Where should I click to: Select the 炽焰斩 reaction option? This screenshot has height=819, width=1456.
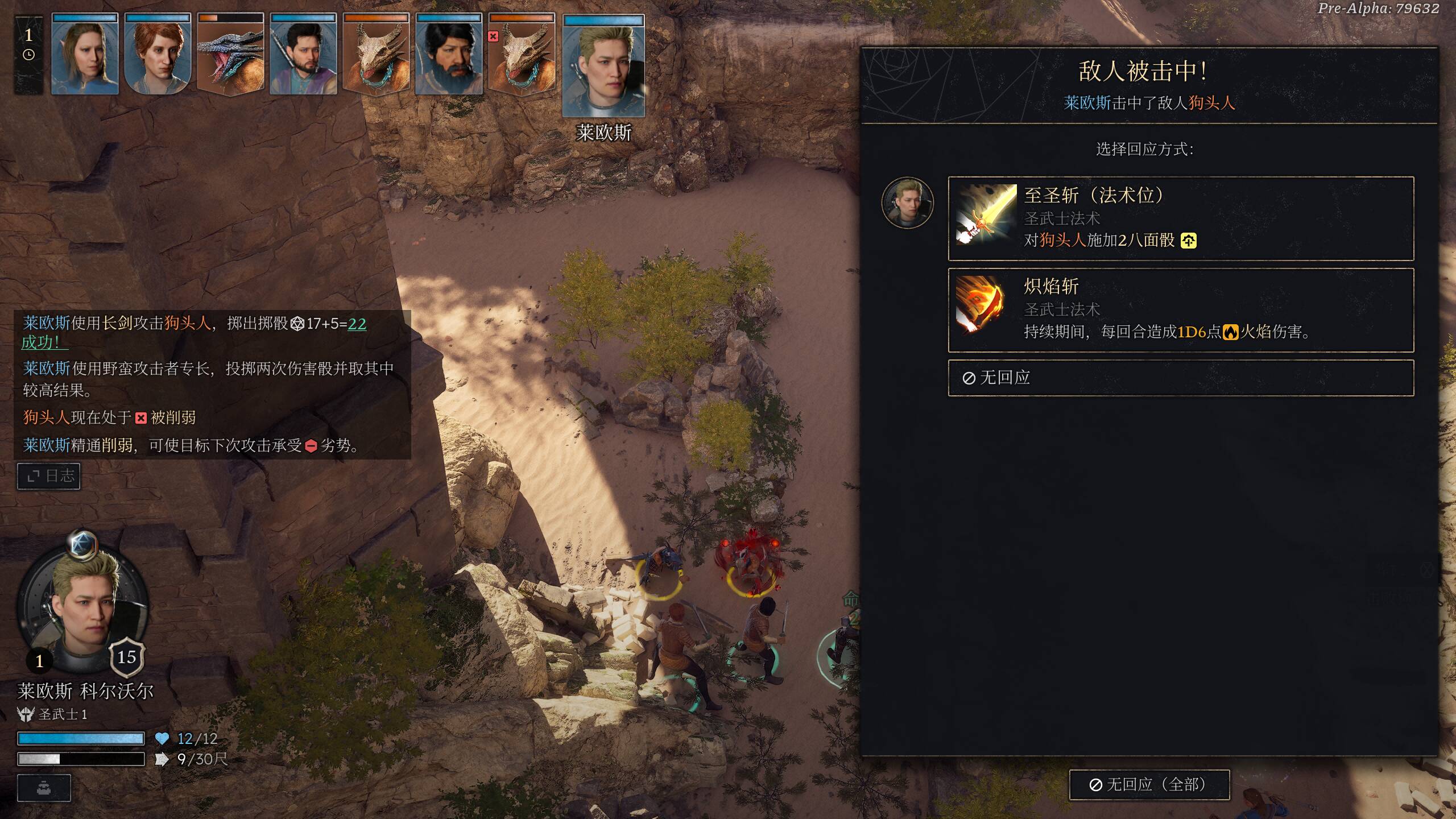pos(1180,310)
